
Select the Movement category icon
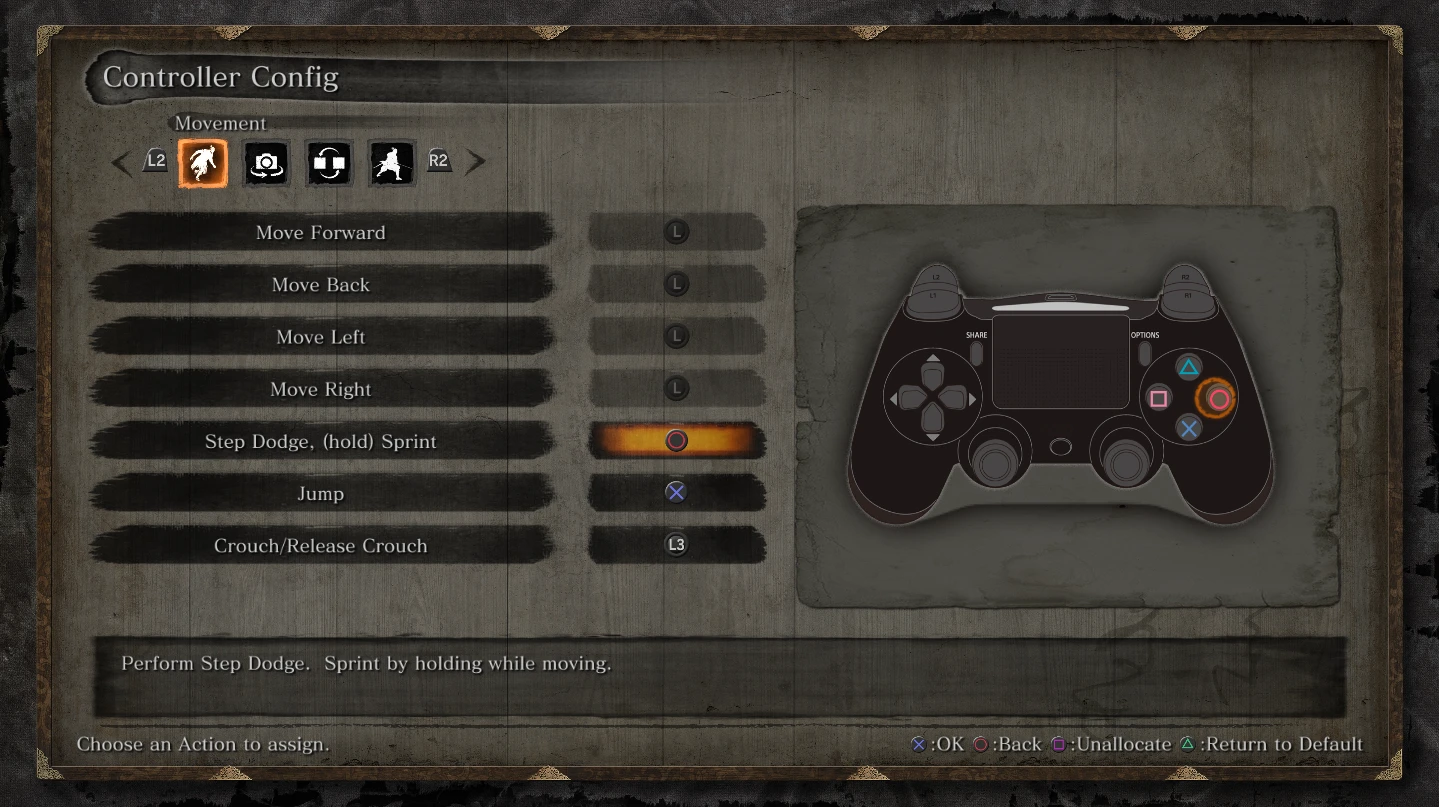(203, 163)
